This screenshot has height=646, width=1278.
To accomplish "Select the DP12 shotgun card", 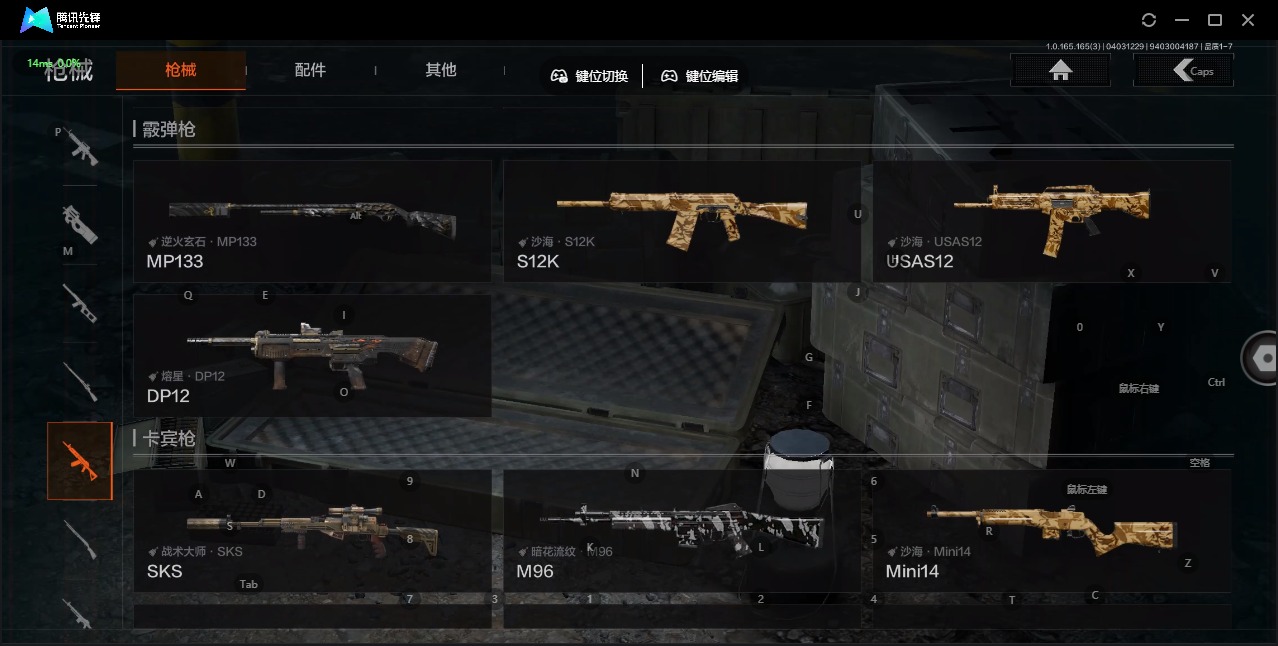I will point(312,355).
